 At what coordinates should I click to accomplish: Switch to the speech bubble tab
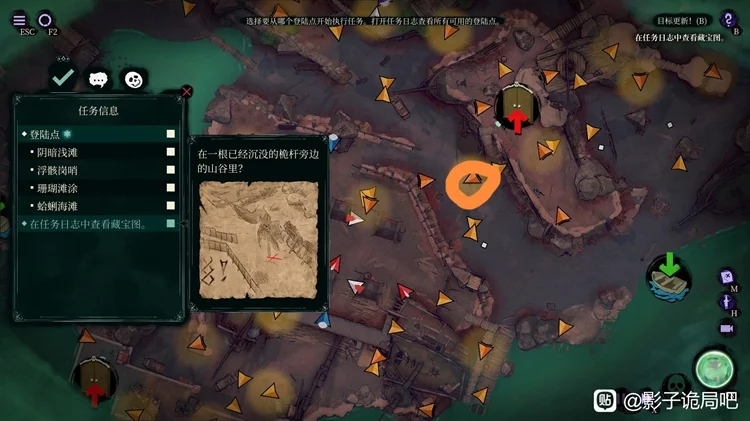tap(98, 79)
